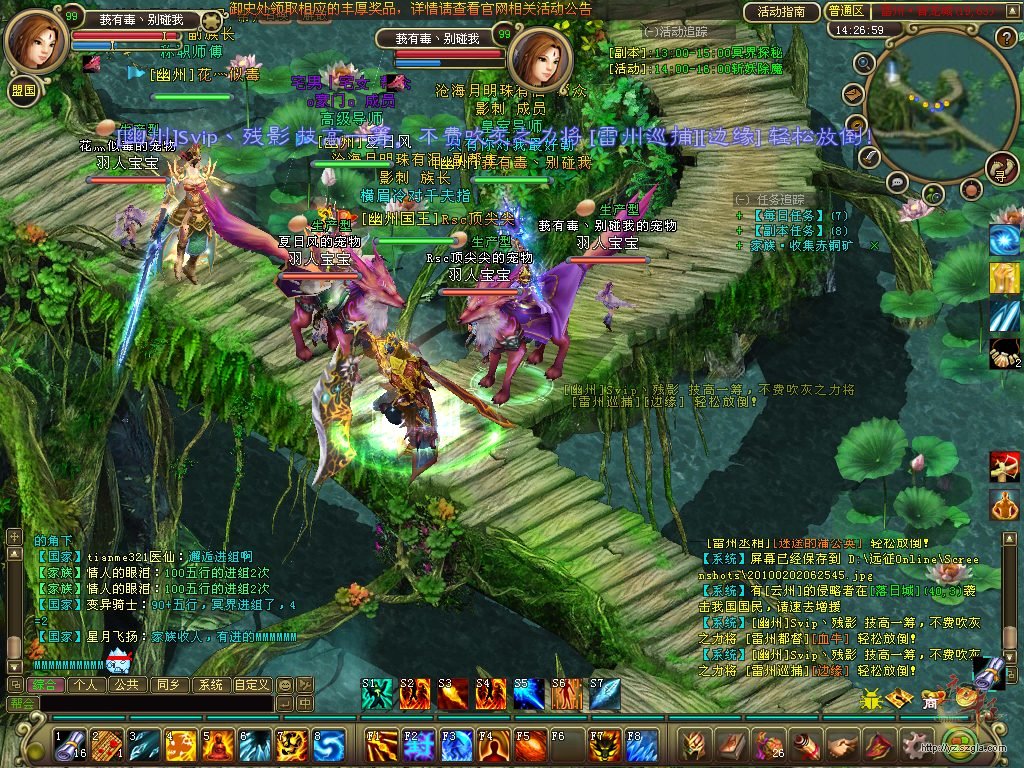The image size is (1024, 768).
Task: Open the 活动指南 activity guide
Action: click(782, 12)
